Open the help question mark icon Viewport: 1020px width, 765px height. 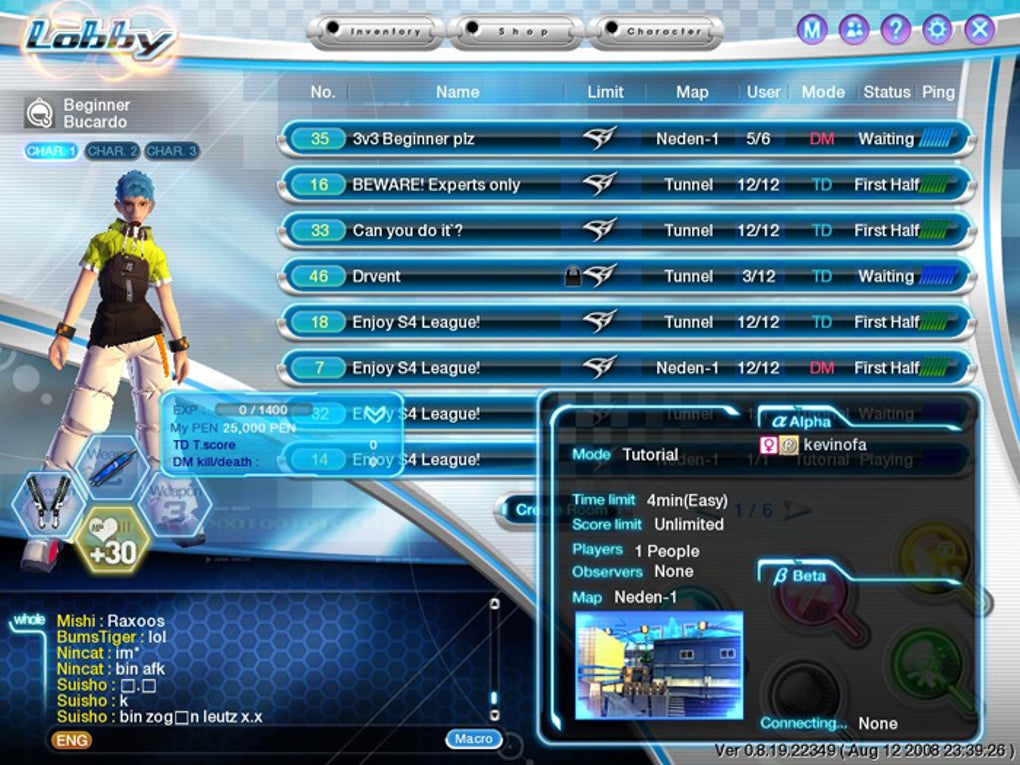896,30
